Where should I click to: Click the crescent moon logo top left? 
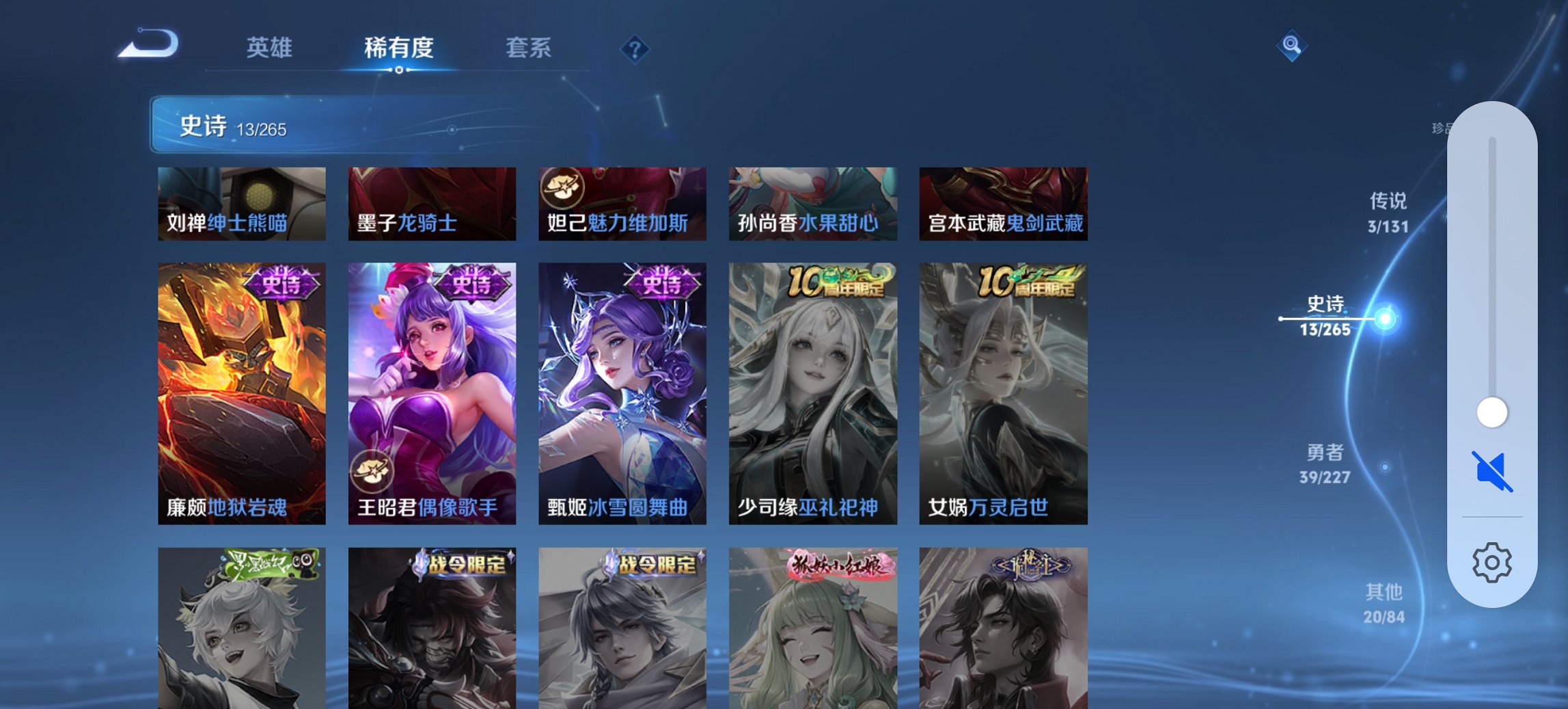click(x=149, y=42)
